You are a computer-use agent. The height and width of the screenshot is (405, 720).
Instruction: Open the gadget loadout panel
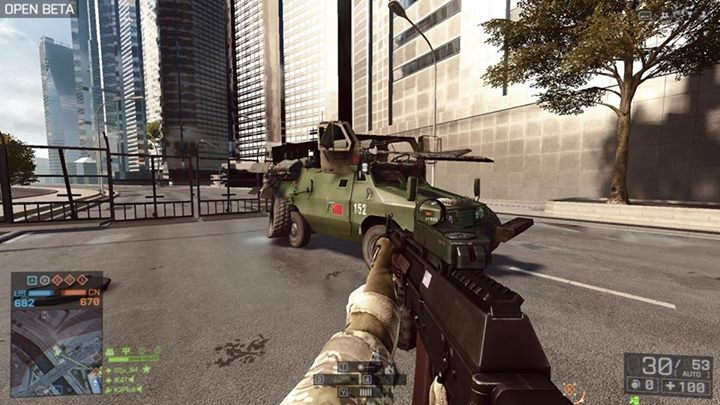[358, 379]
